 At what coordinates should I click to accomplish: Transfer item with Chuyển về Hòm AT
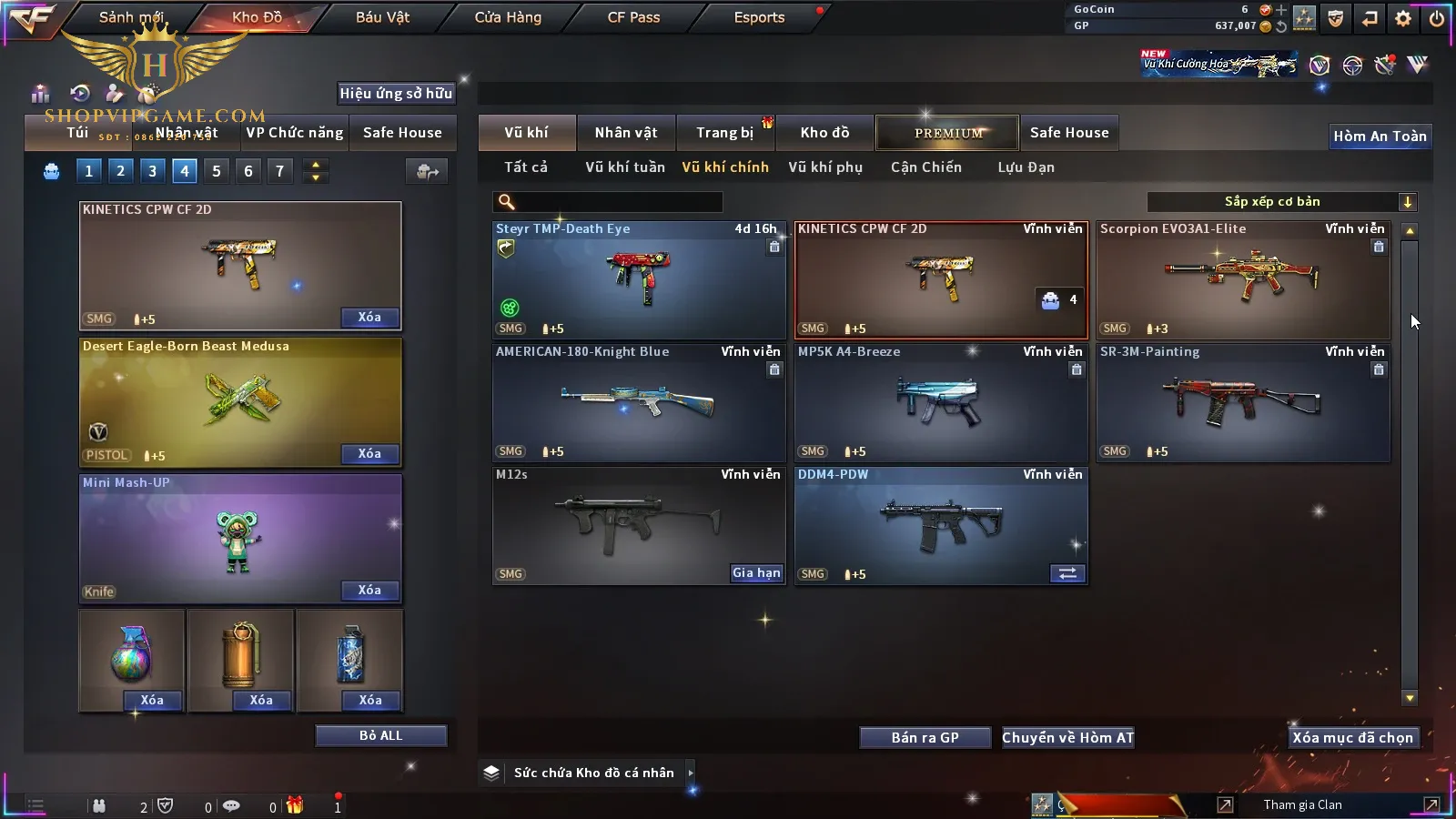(1067, 738)
